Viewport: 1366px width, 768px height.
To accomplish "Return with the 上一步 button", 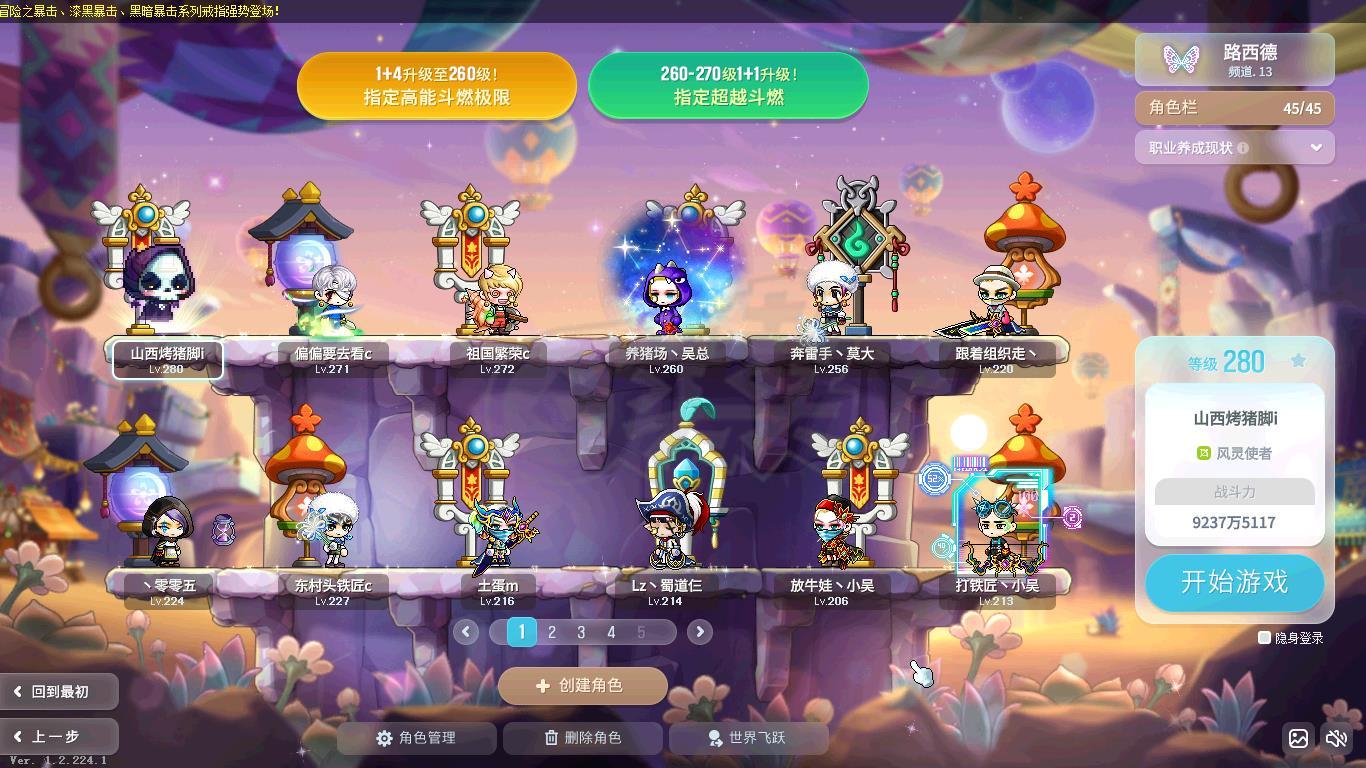I will click(59, 737).
